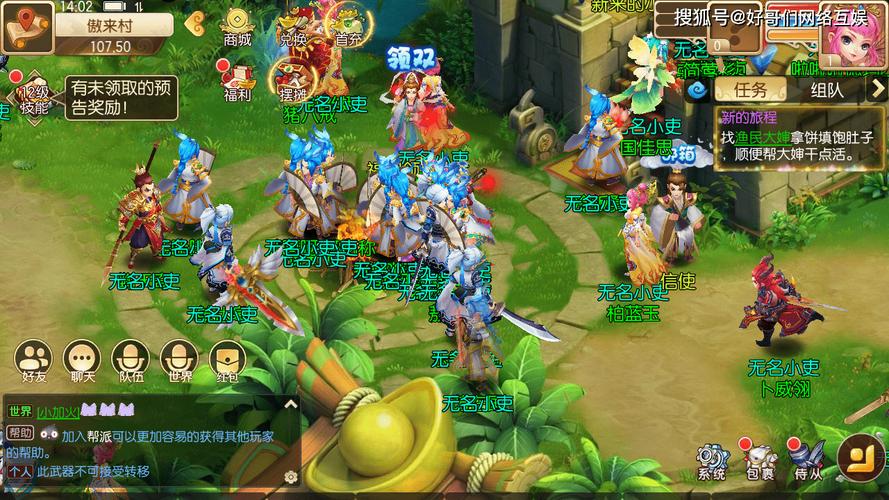Open the map scroll icon
The width and height of the screenshot is (889, 500).
pos(26,25)
